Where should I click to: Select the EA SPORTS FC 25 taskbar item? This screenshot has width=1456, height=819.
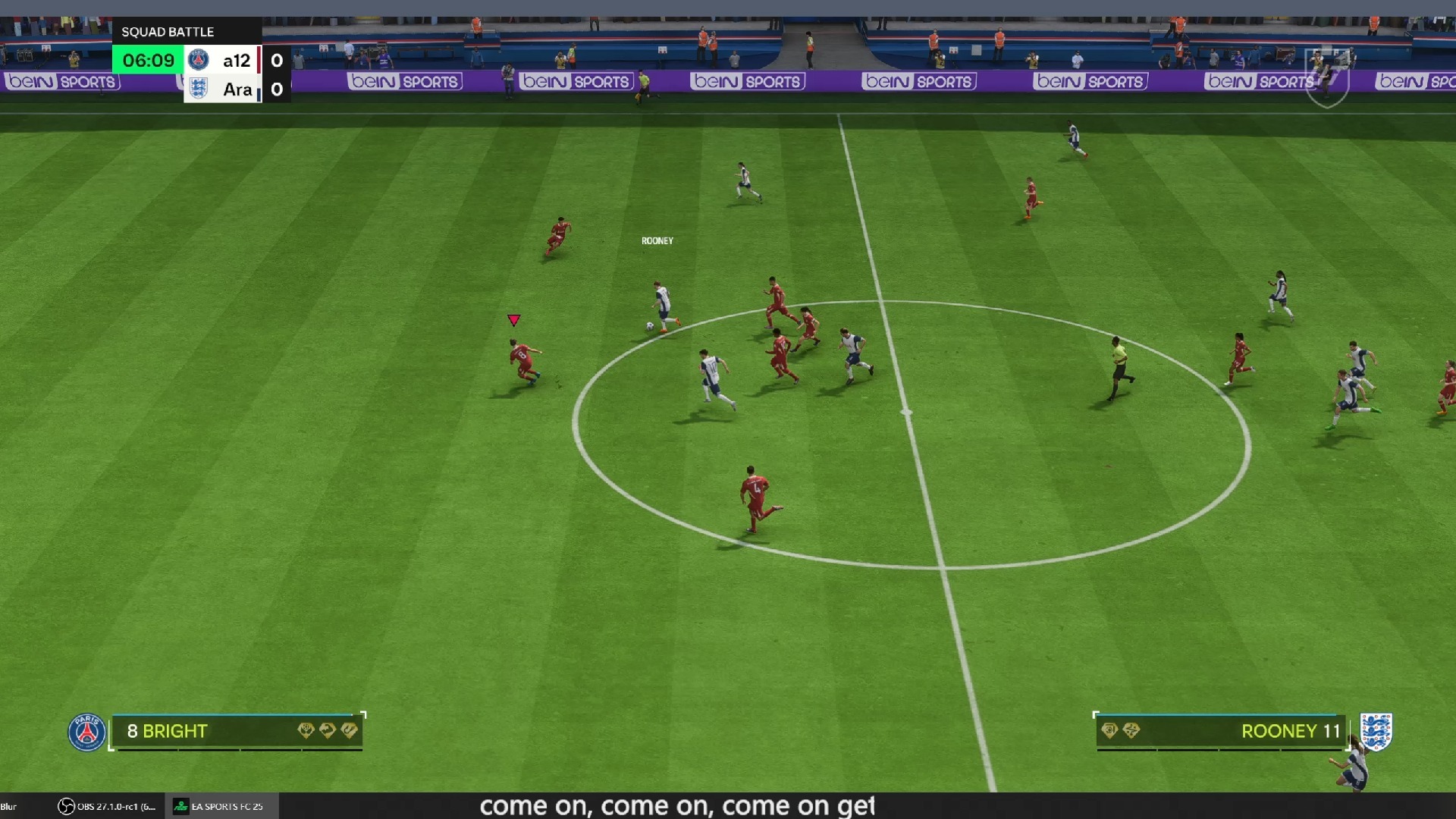point(220,806)
